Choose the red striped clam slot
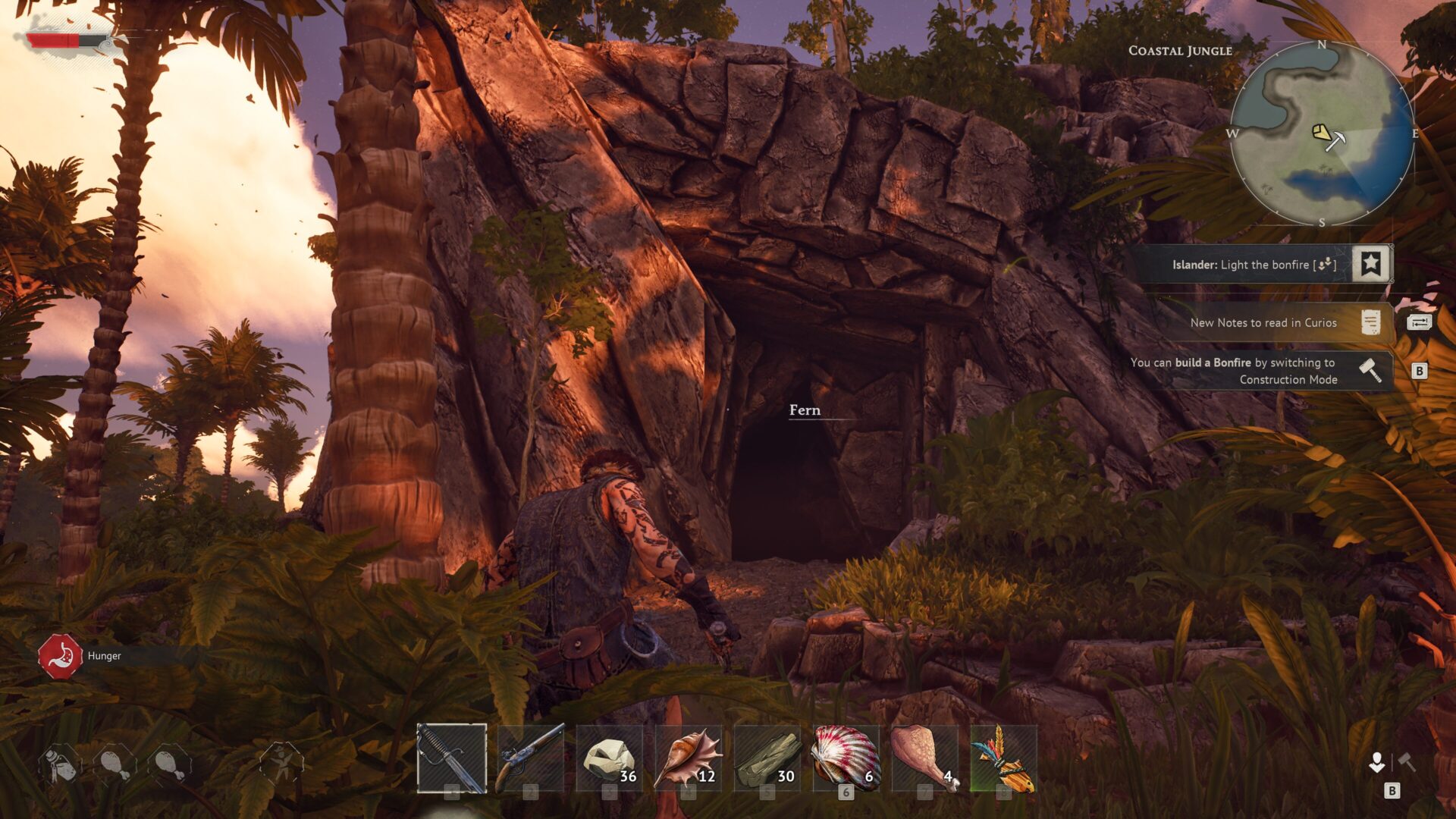The height and width of the screenshot is (819, 1456). pyautogui.click(x=846, y=758)
